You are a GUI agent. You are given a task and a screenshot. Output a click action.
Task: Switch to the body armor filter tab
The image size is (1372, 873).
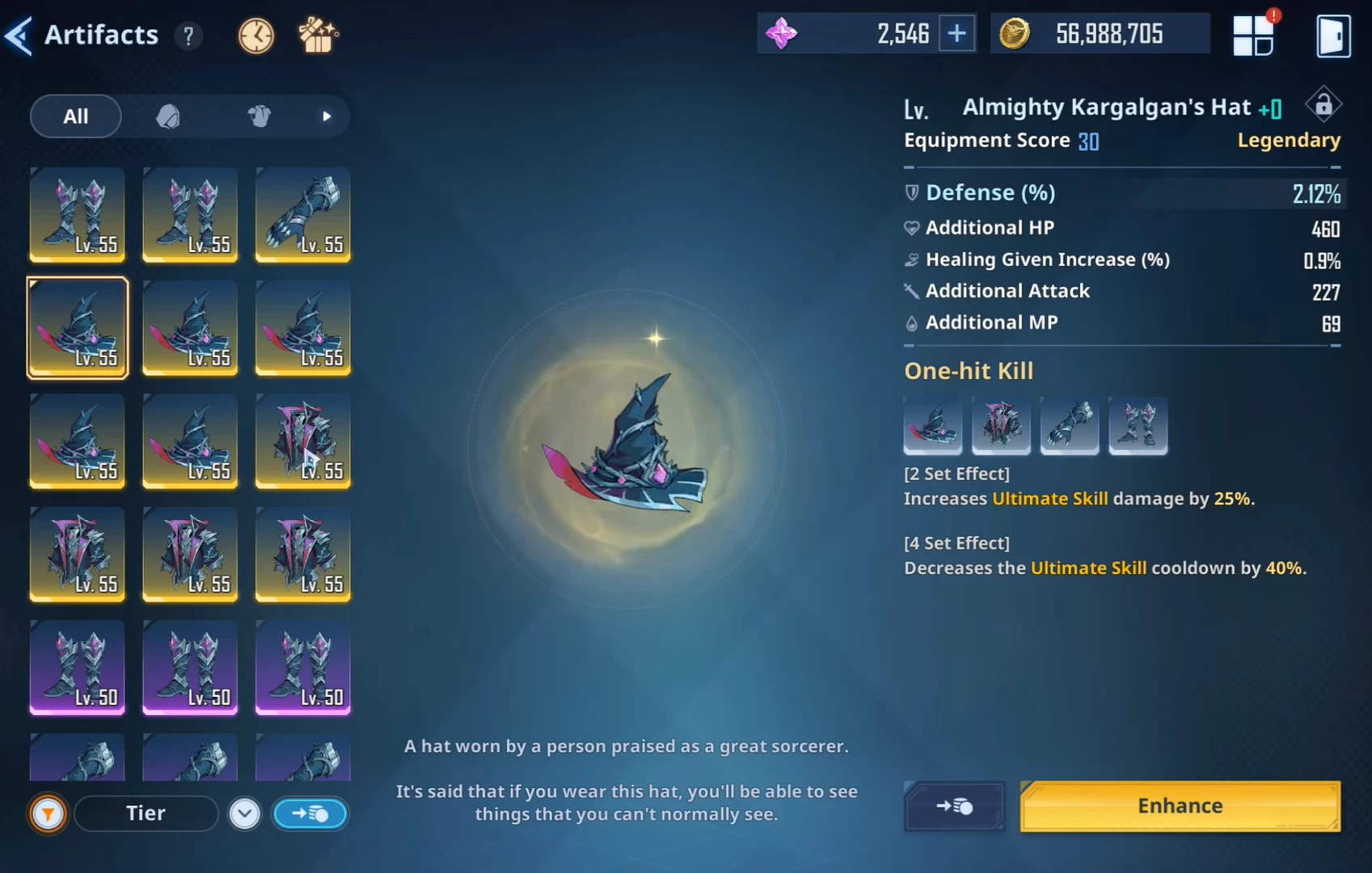click(x=259, y=116)
